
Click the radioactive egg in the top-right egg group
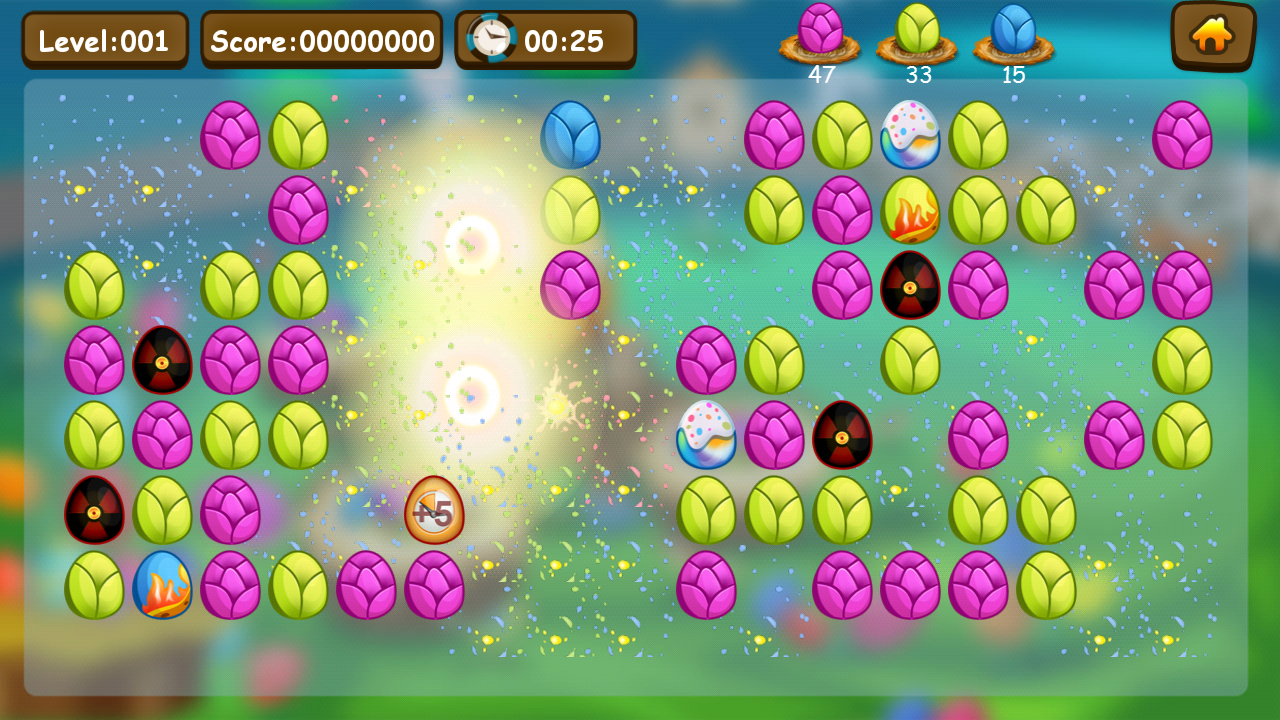coord(911,289)
